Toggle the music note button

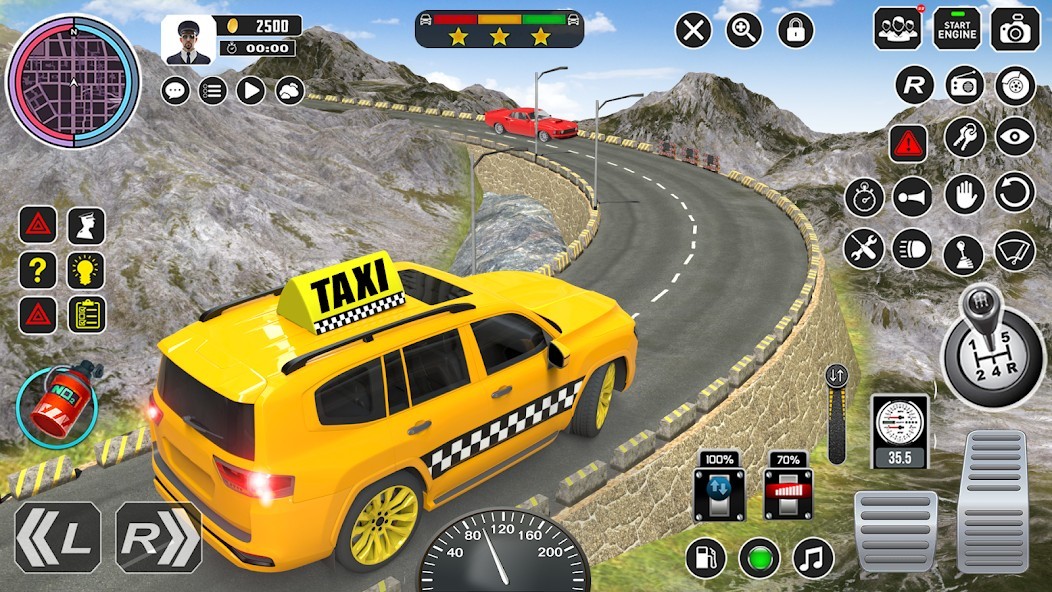[x=812, y=557]
